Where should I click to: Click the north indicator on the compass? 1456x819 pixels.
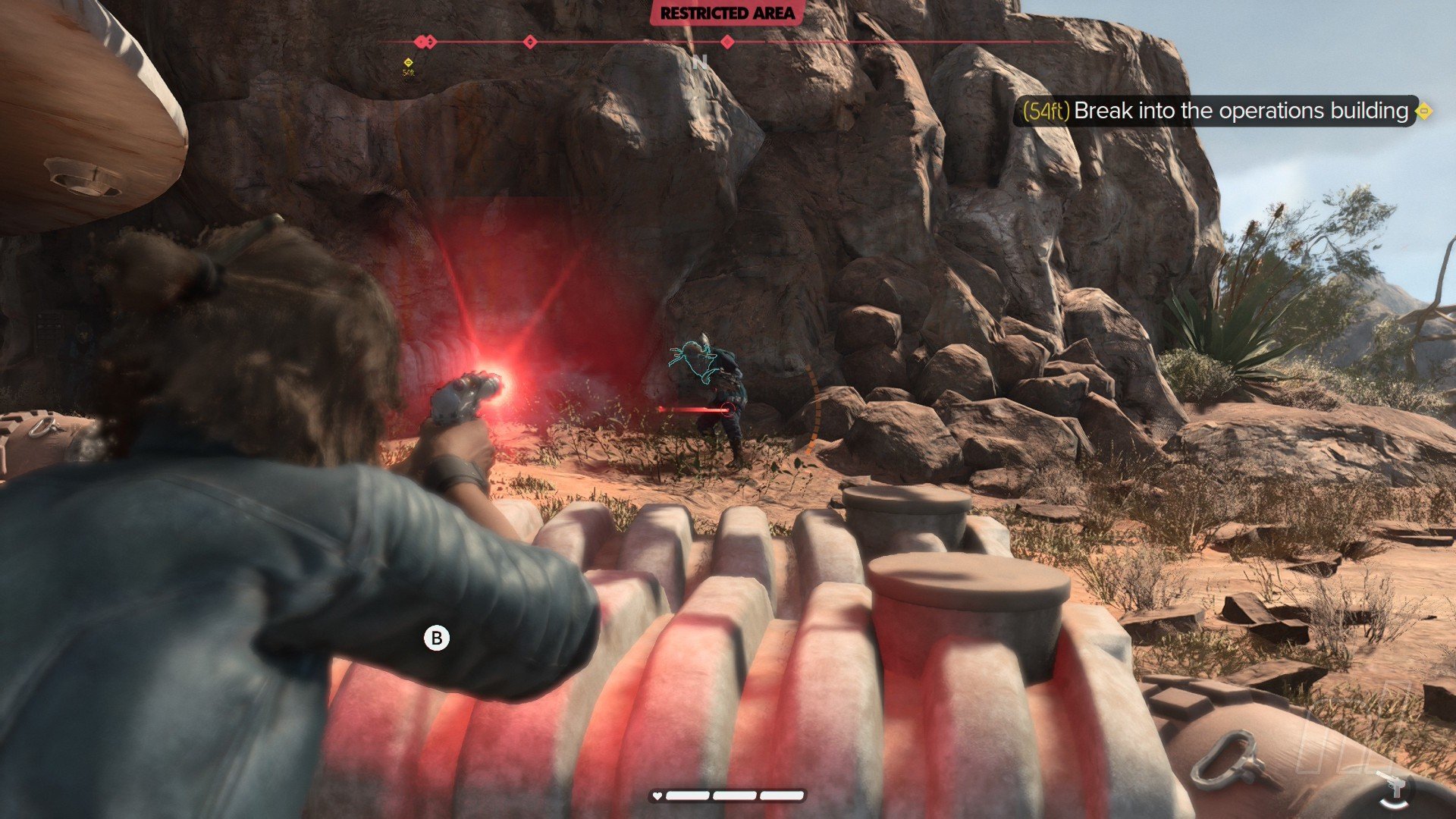click(x=699, y=62)
